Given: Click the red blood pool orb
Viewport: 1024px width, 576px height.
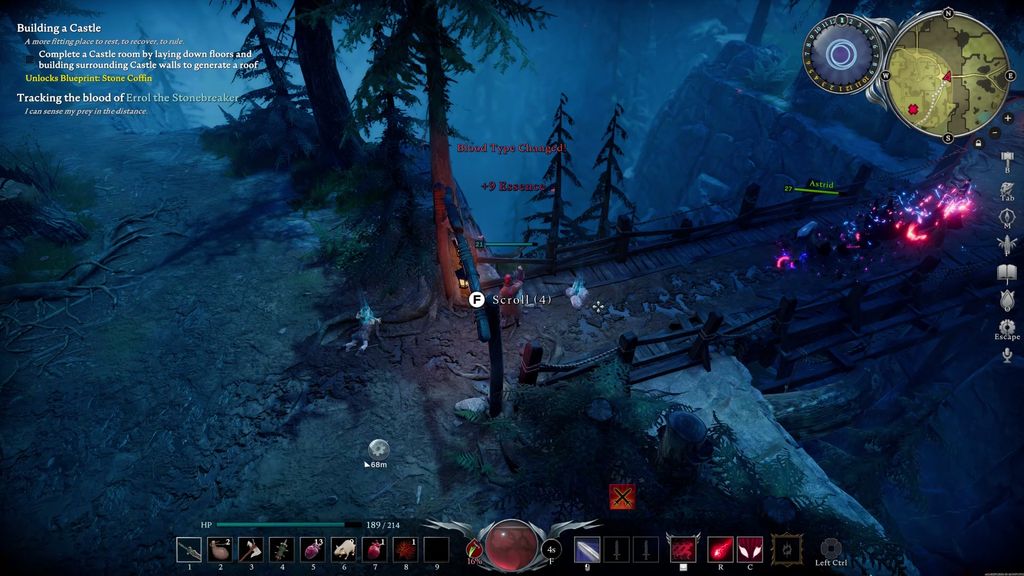Looking at the screenshot, I should click(x=510, y=546).
